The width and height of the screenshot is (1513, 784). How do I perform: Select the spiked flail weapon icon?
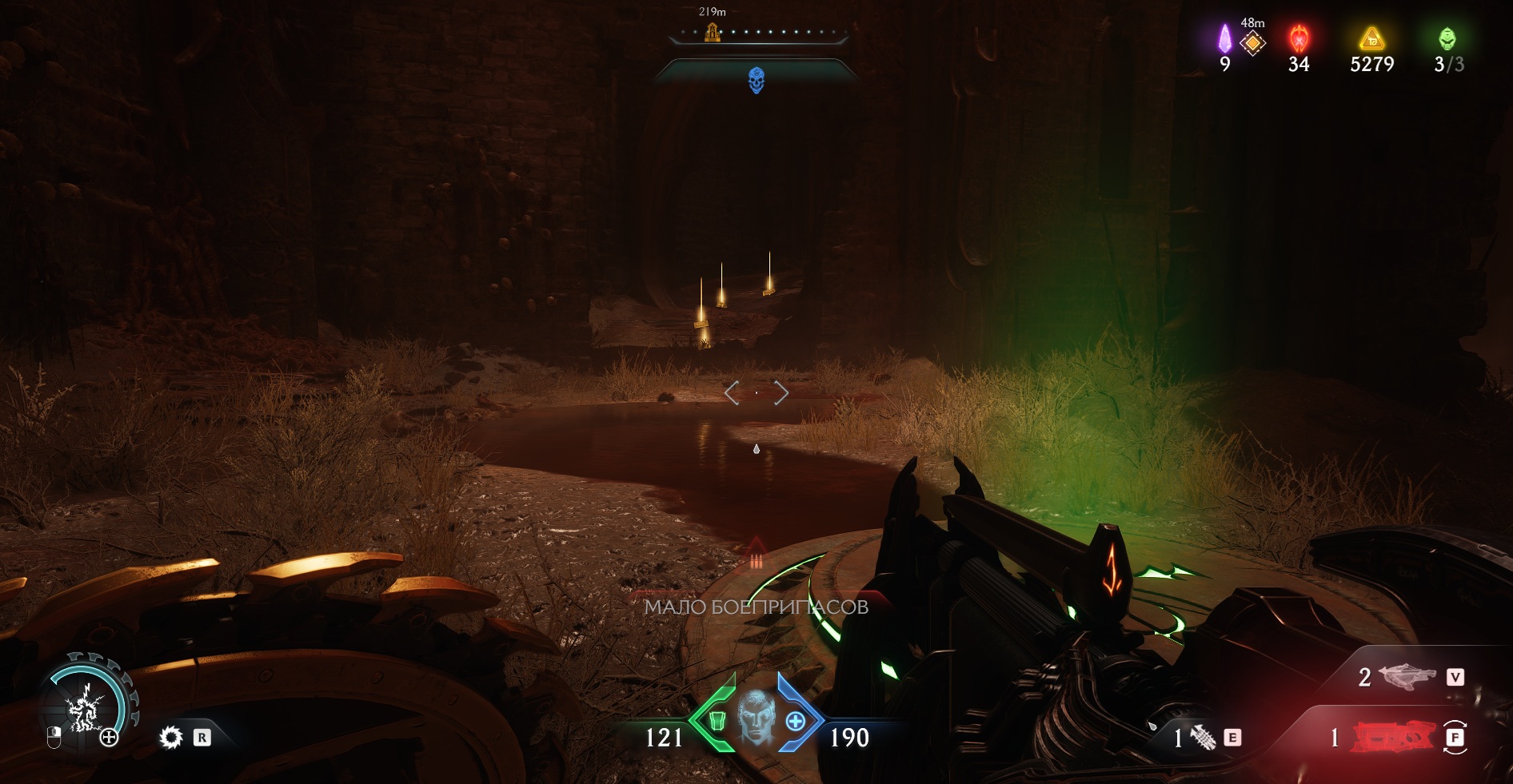click(1203, 737)
